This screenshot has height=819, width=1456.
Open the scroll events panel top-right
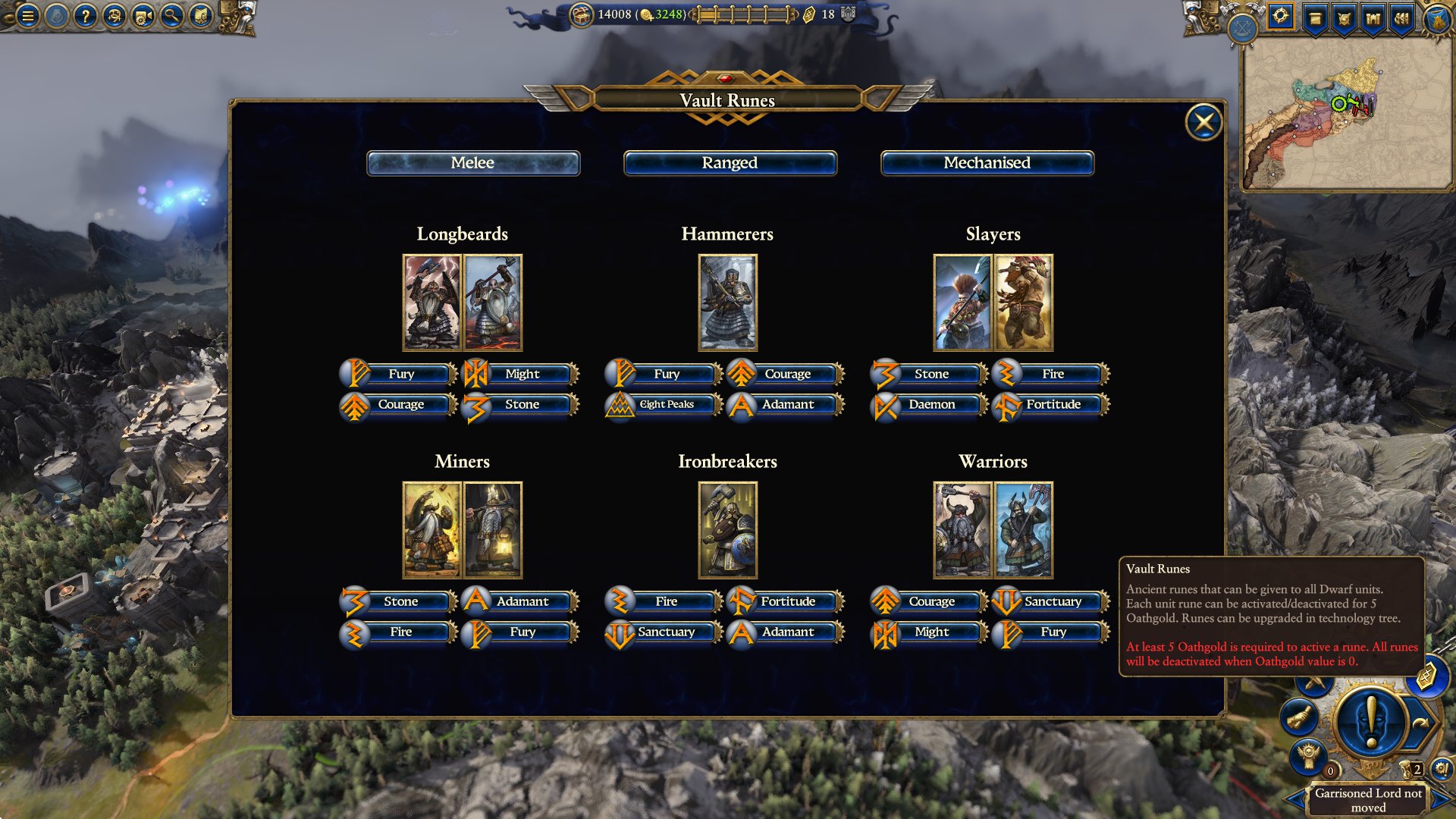coord(1316,17)
